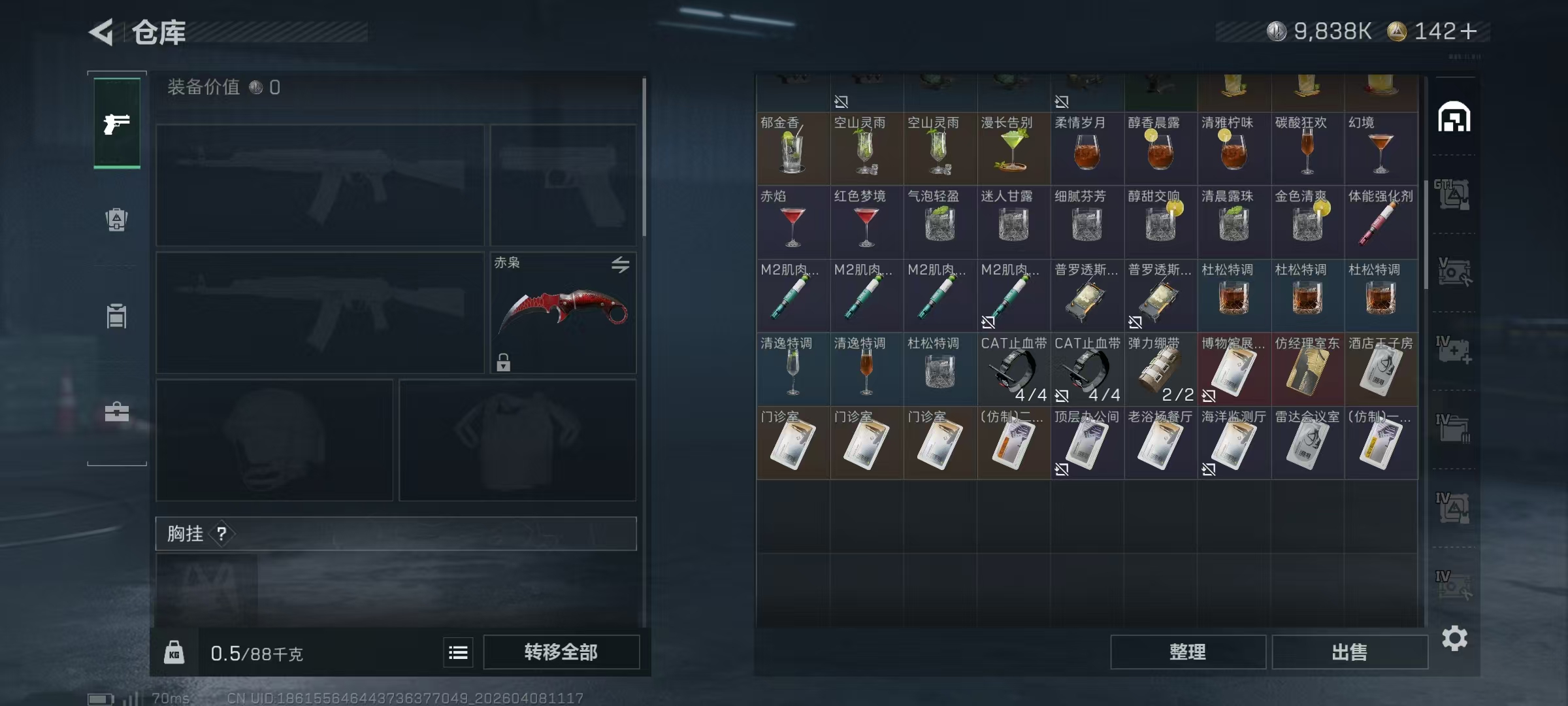
Task: Select the 郁金香 cocktail item
Action: pyautogui.click(x=792, y=148)
